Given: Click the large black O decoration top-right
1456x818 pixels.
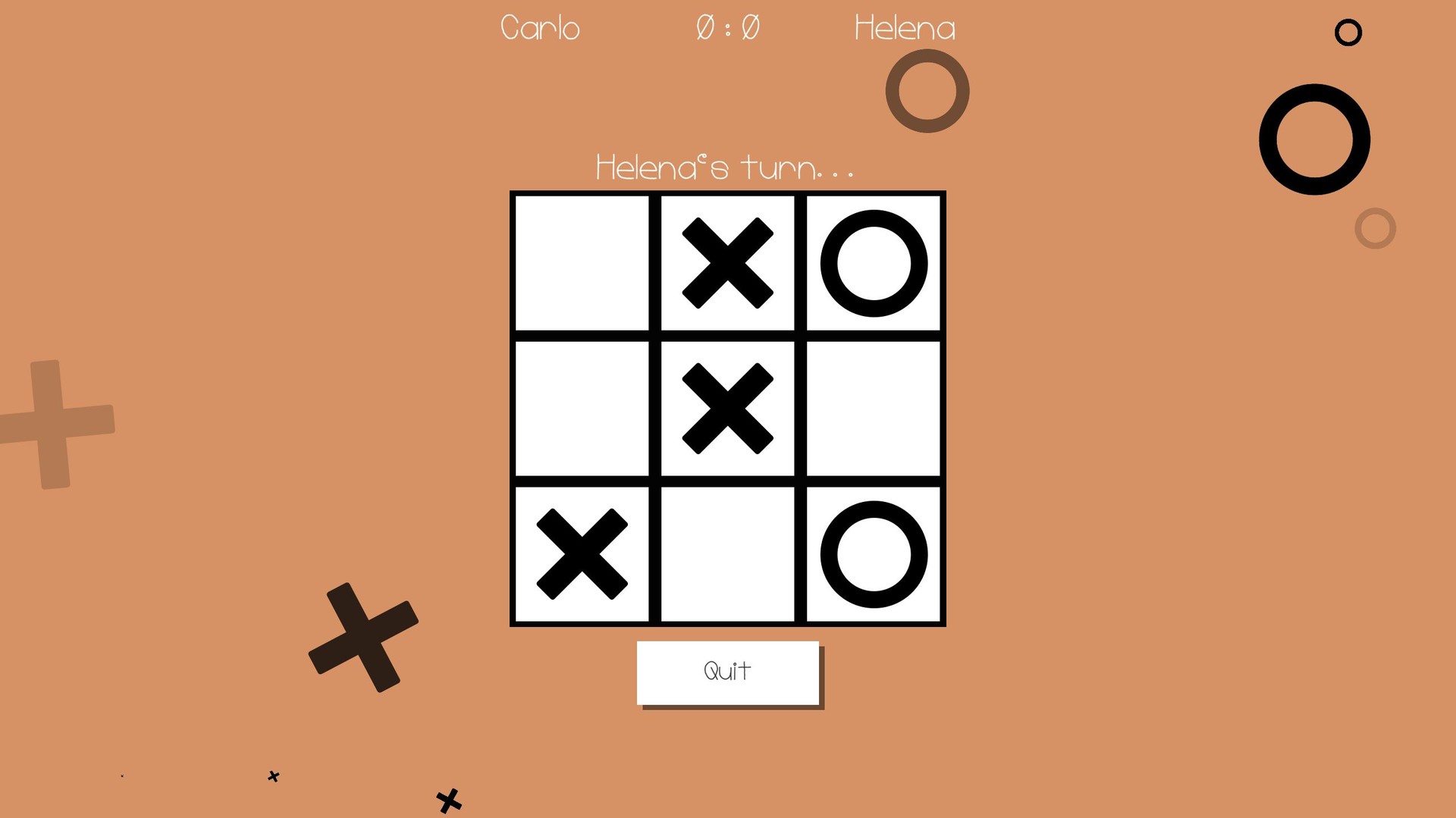Looking at the screenshot, I should coord(1314,139).
